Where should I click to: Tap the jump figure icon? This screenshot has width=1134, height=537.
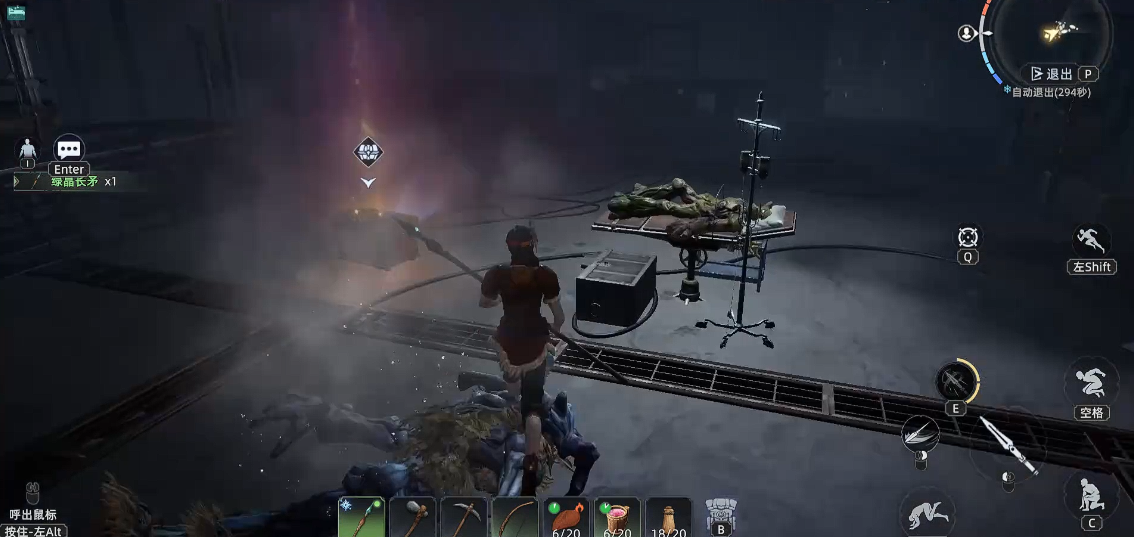(x=1091, y=381)
